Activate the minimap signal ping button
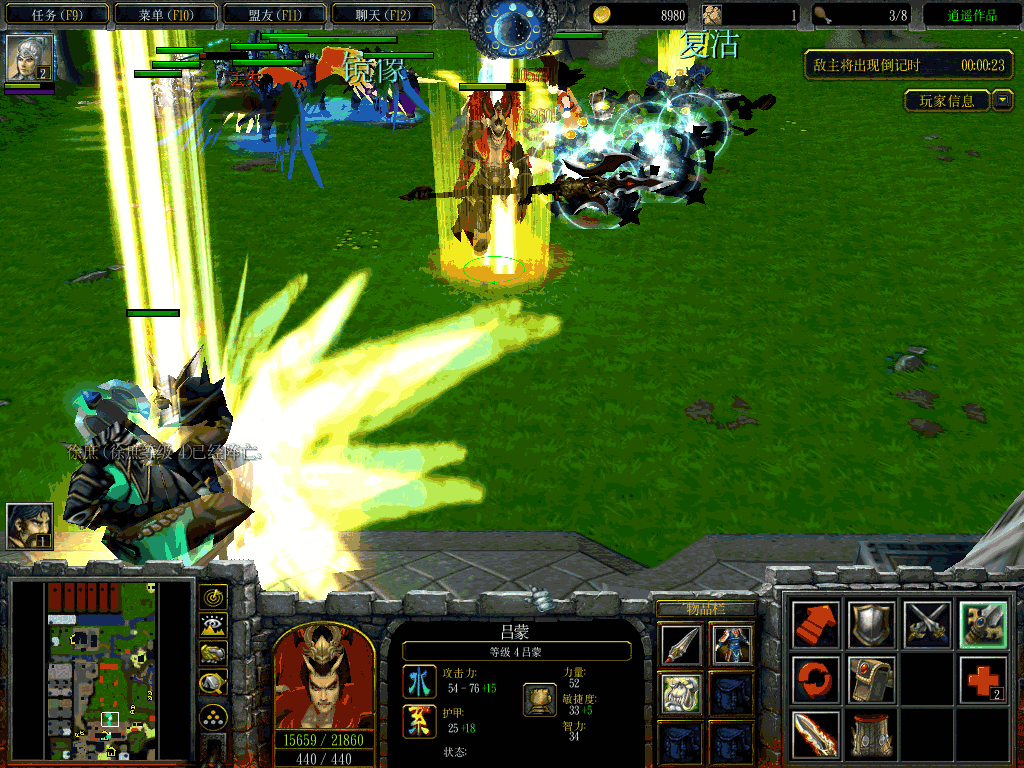The height and width of the screenshot is (768, 1024). coord(214,598)
